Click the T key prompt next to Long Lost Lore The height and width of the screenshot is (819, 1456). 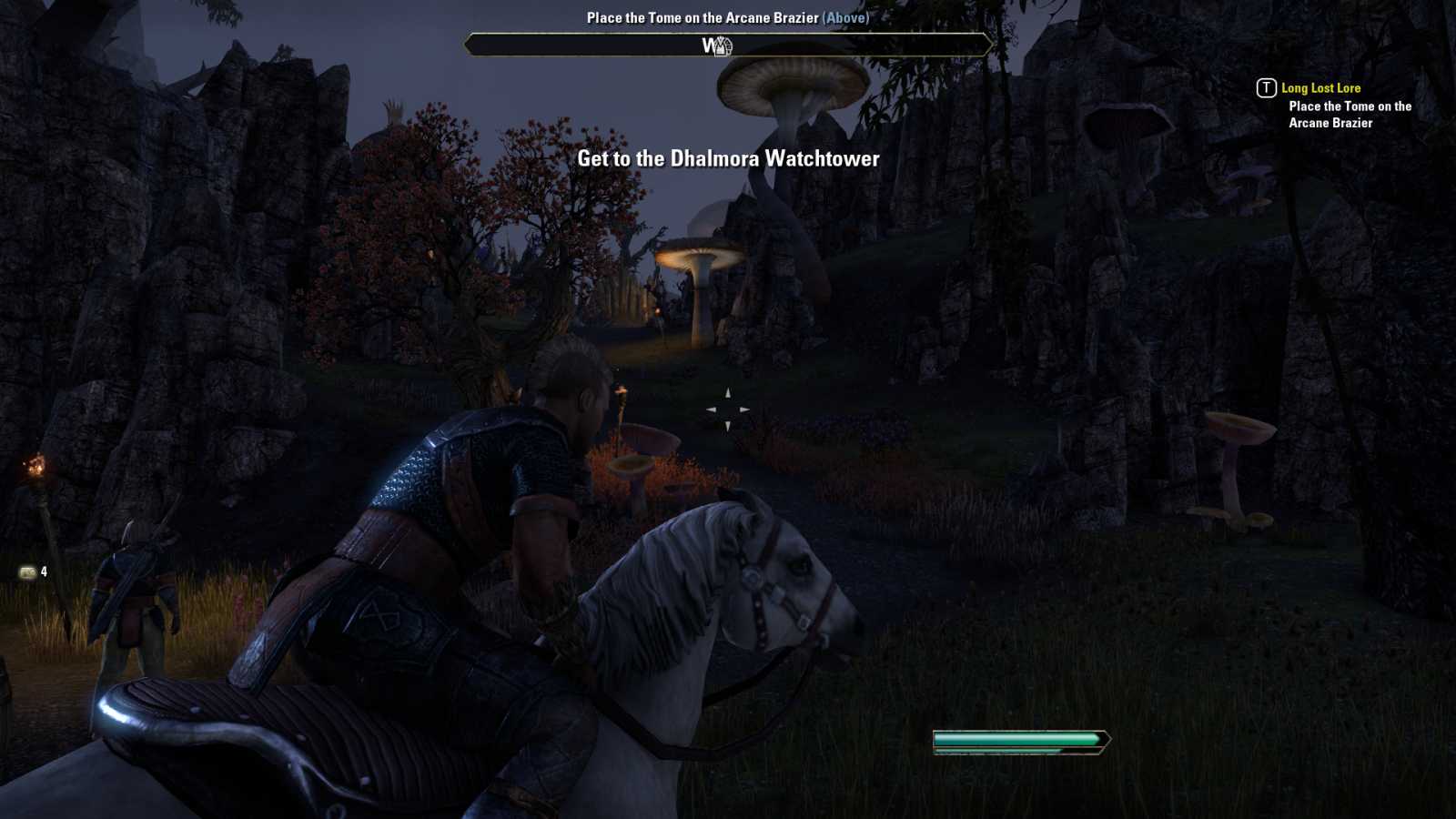[1265, 88]
